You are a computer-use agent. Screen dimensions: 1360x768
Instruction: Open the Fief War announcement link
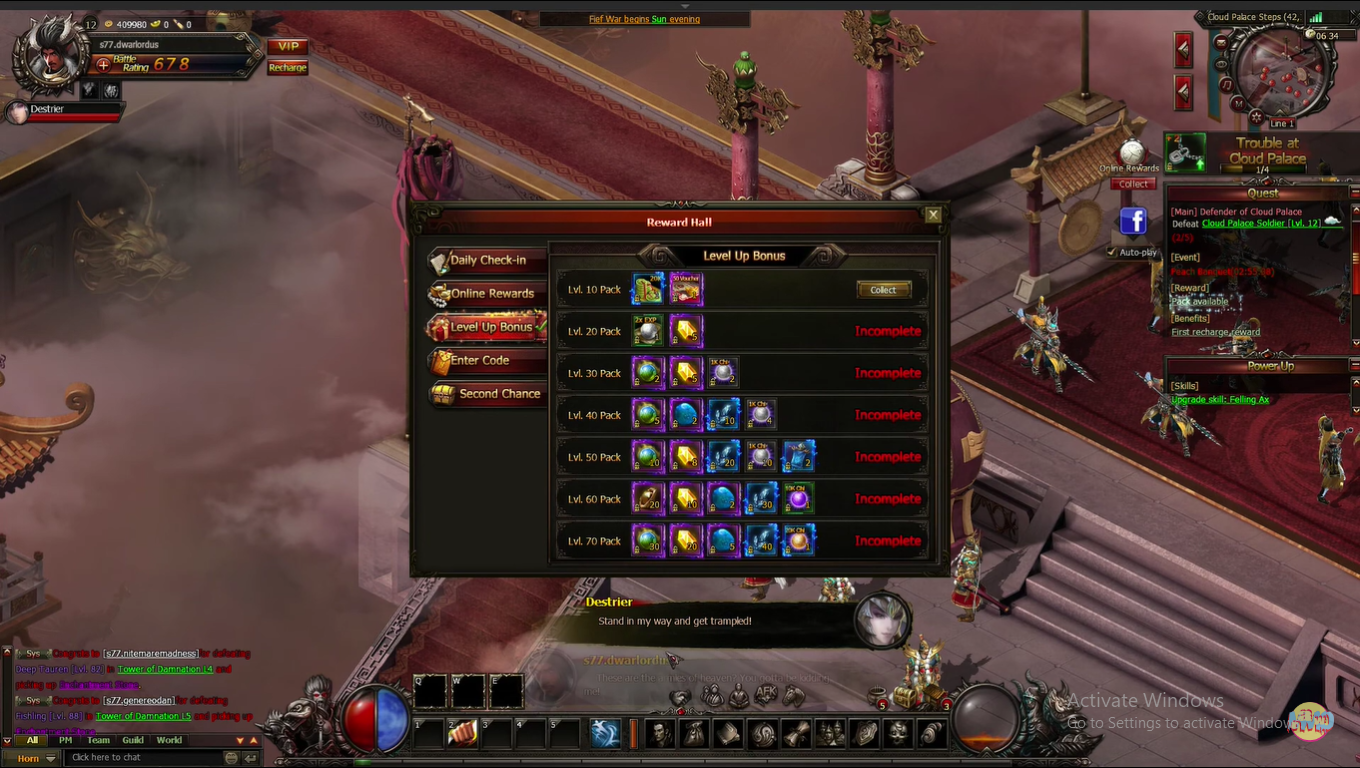(x=645, y=18)
